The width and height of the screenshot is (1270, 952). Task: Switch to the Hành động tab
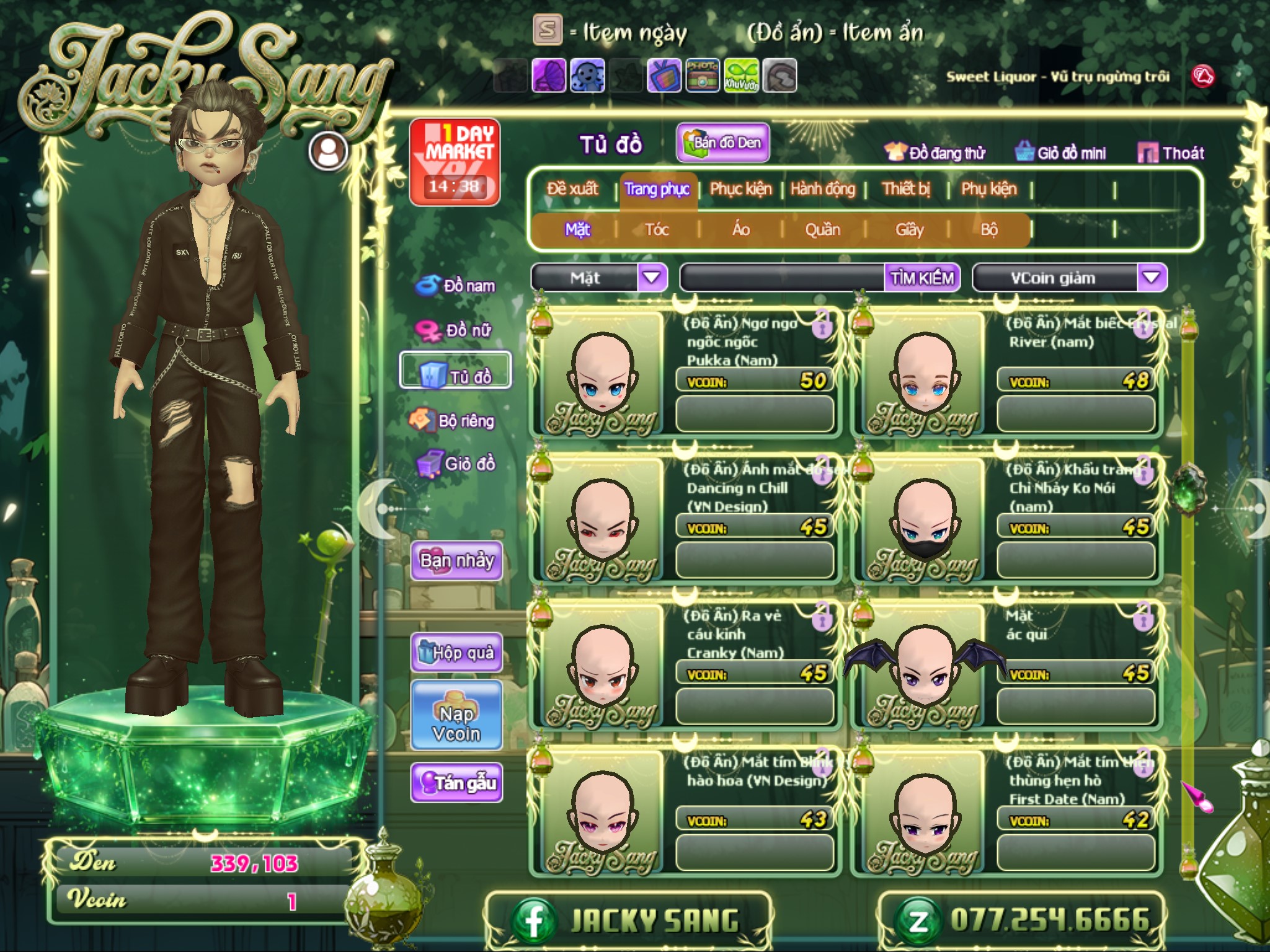point(822,189)
